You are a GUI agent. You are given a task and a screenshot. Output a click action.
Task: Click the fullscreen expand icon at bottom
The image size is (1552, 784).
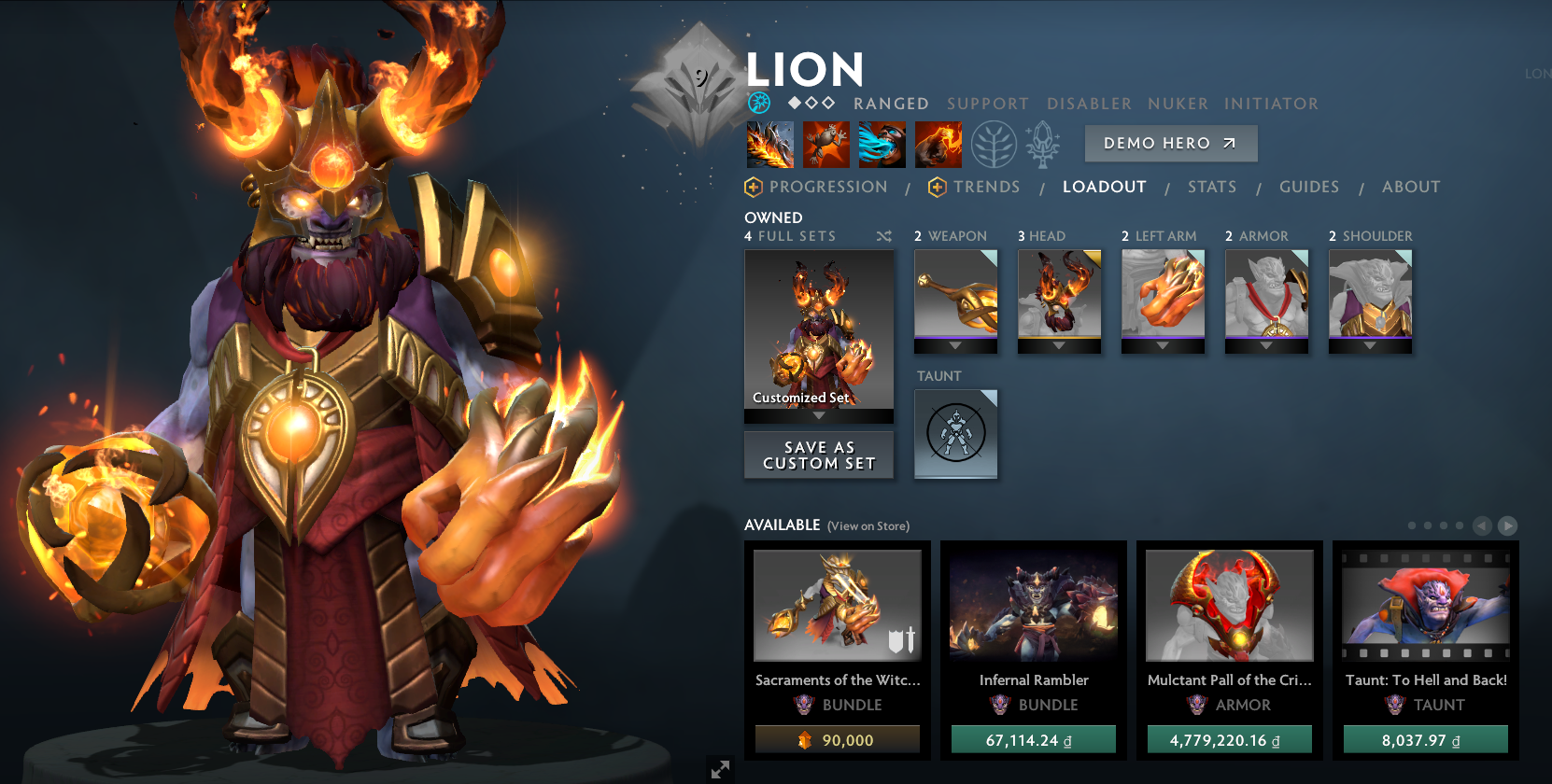click(x=719, y=769)
